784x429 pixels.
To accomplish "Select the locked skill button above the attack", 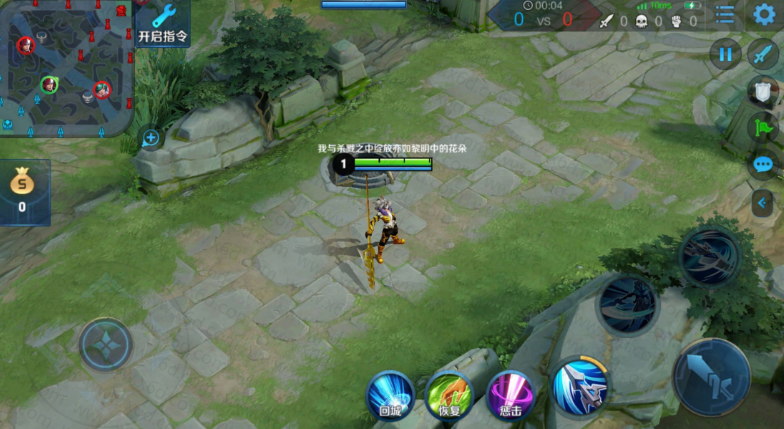I will [709, 257].
